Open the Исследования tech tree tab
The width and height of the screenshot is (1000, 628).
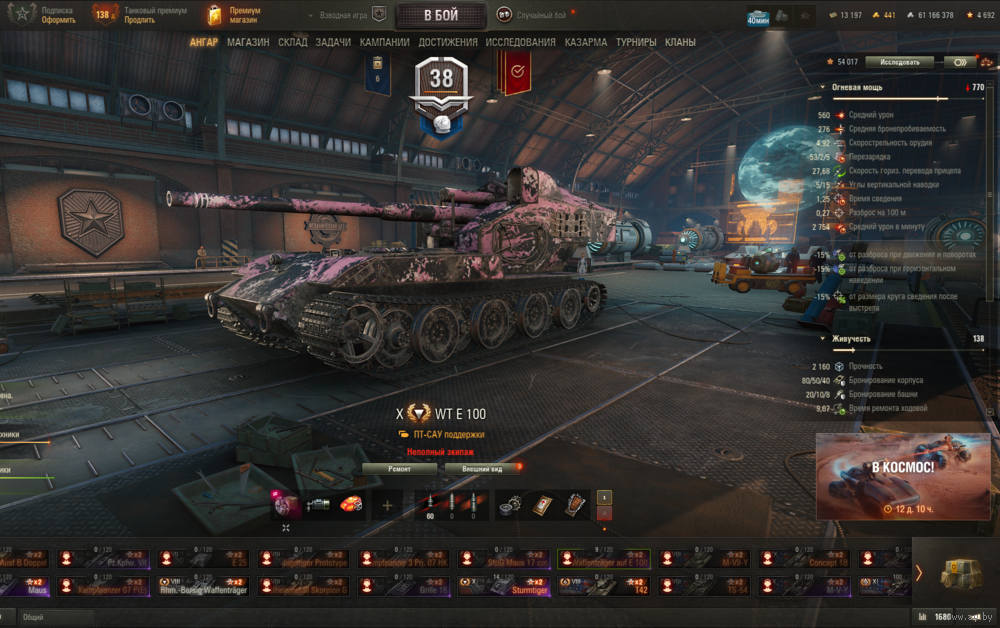(x=520, y=43)
